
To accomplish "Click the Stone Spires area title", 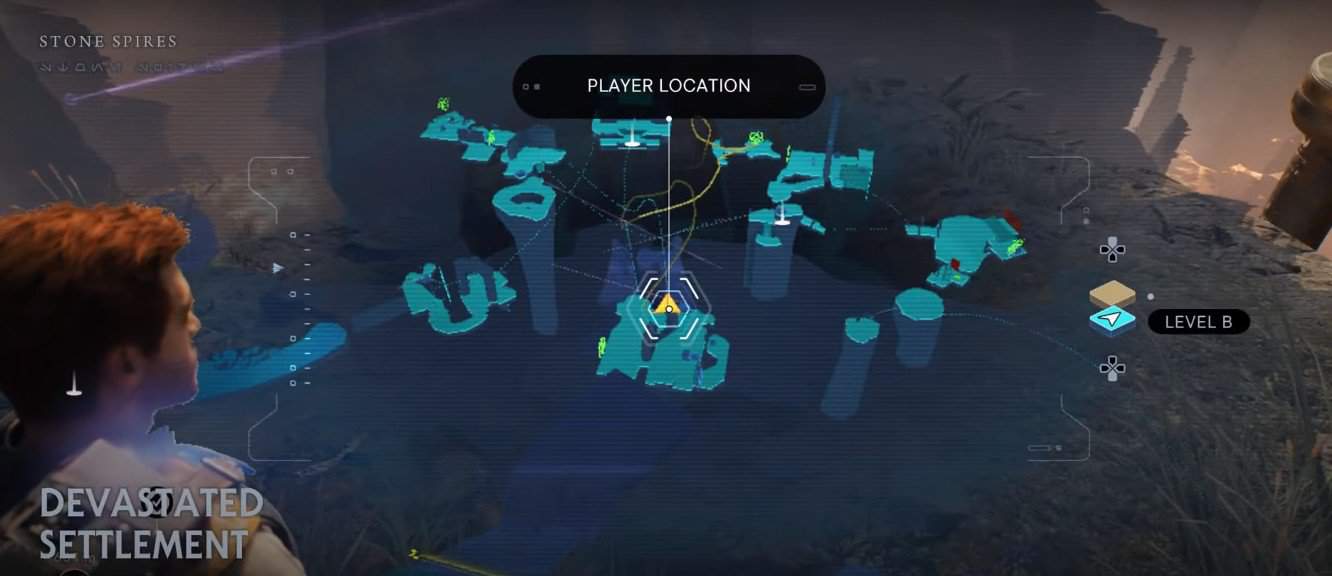I will click(108, 42).
